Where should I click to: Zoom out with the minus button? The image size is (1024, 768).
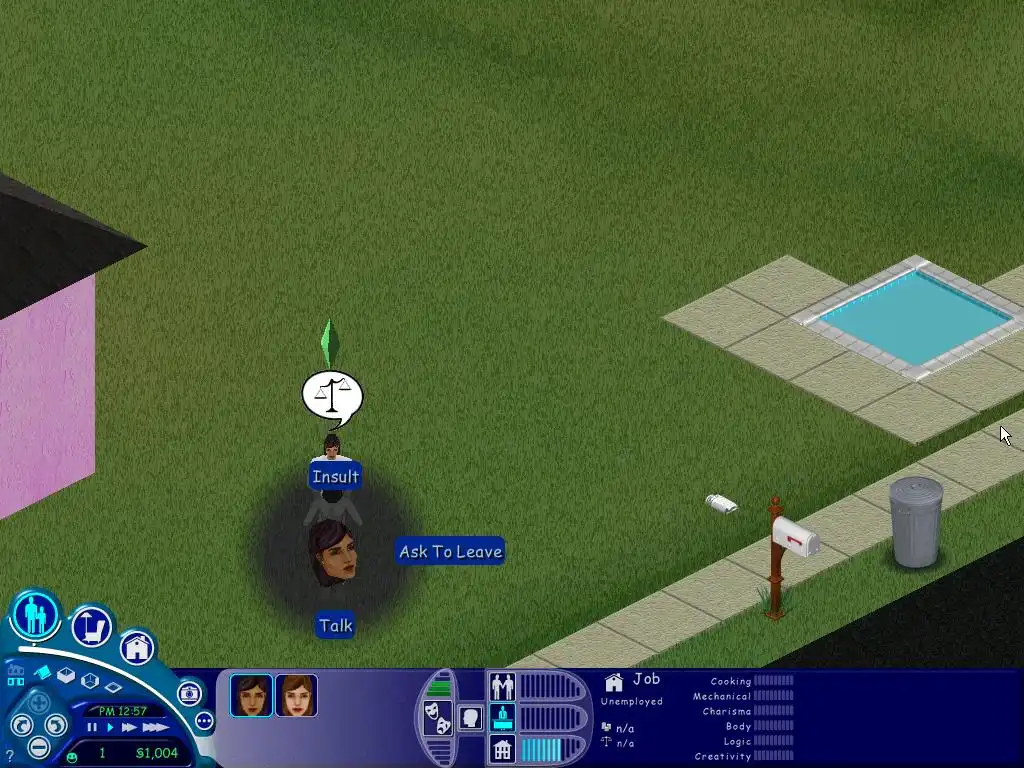pos(39,746)
